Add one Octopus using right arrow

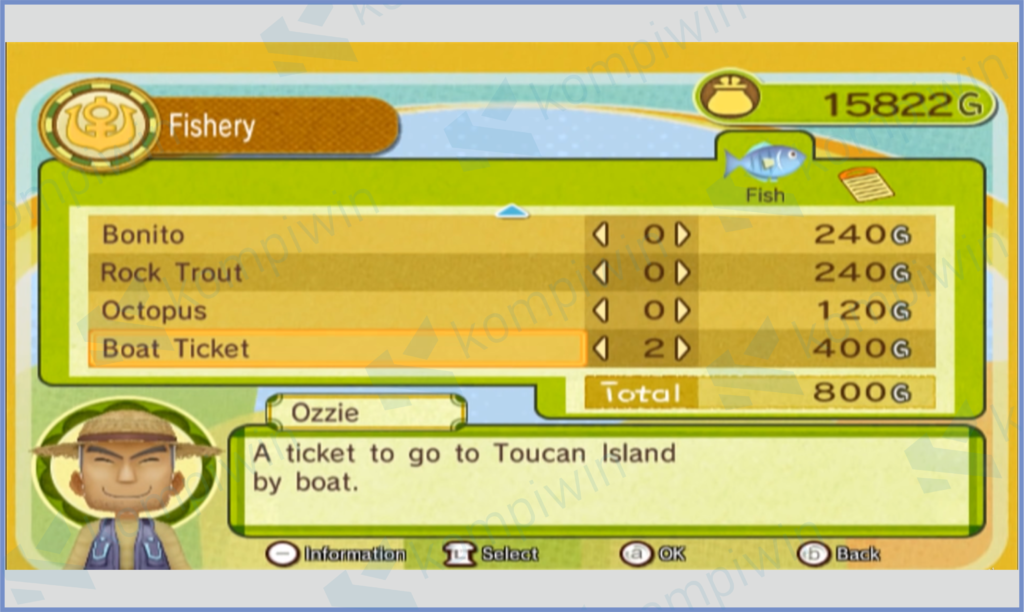[683, 311]
